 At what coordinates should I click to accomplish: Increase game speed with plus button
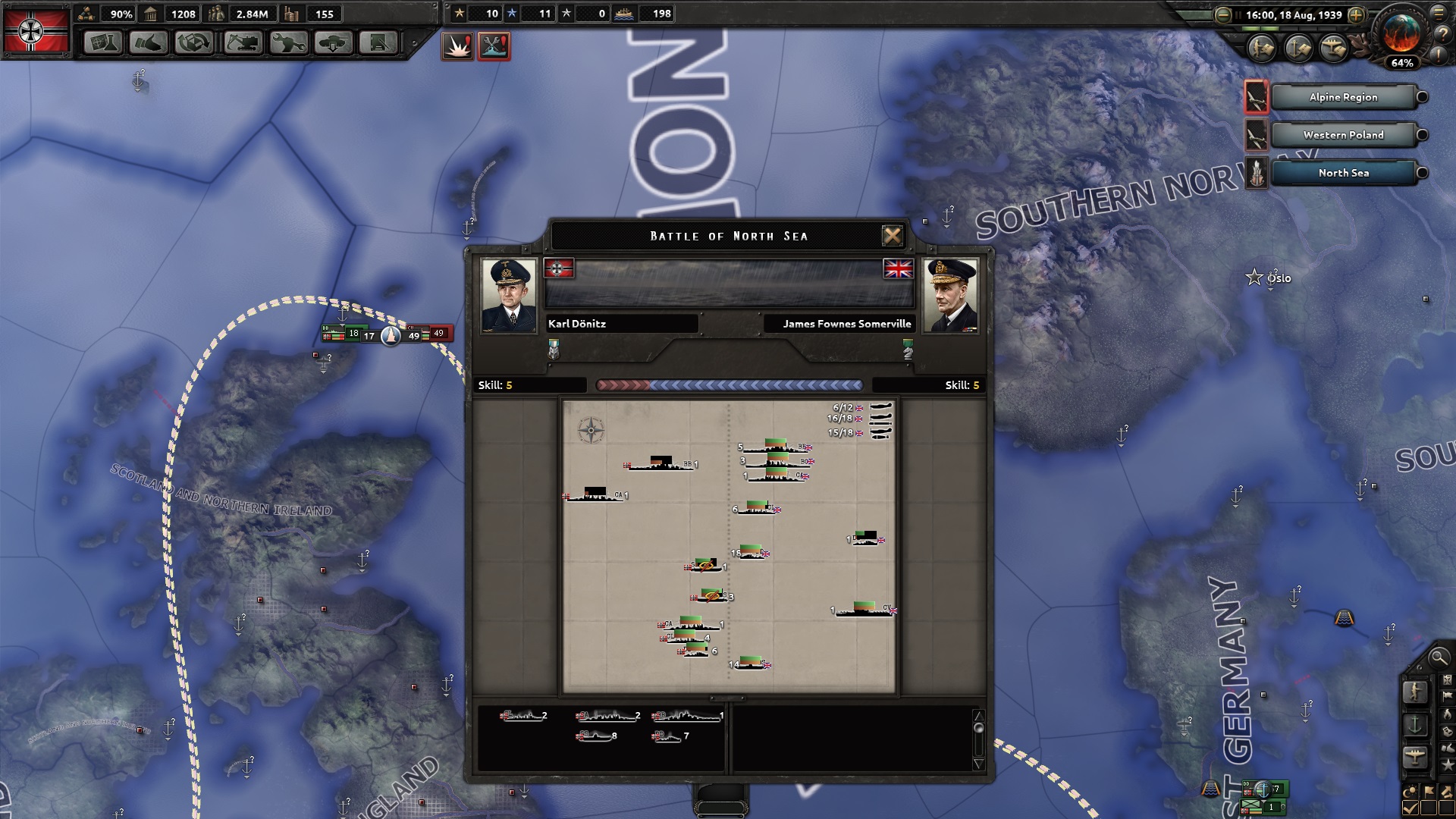[1357, 15]
